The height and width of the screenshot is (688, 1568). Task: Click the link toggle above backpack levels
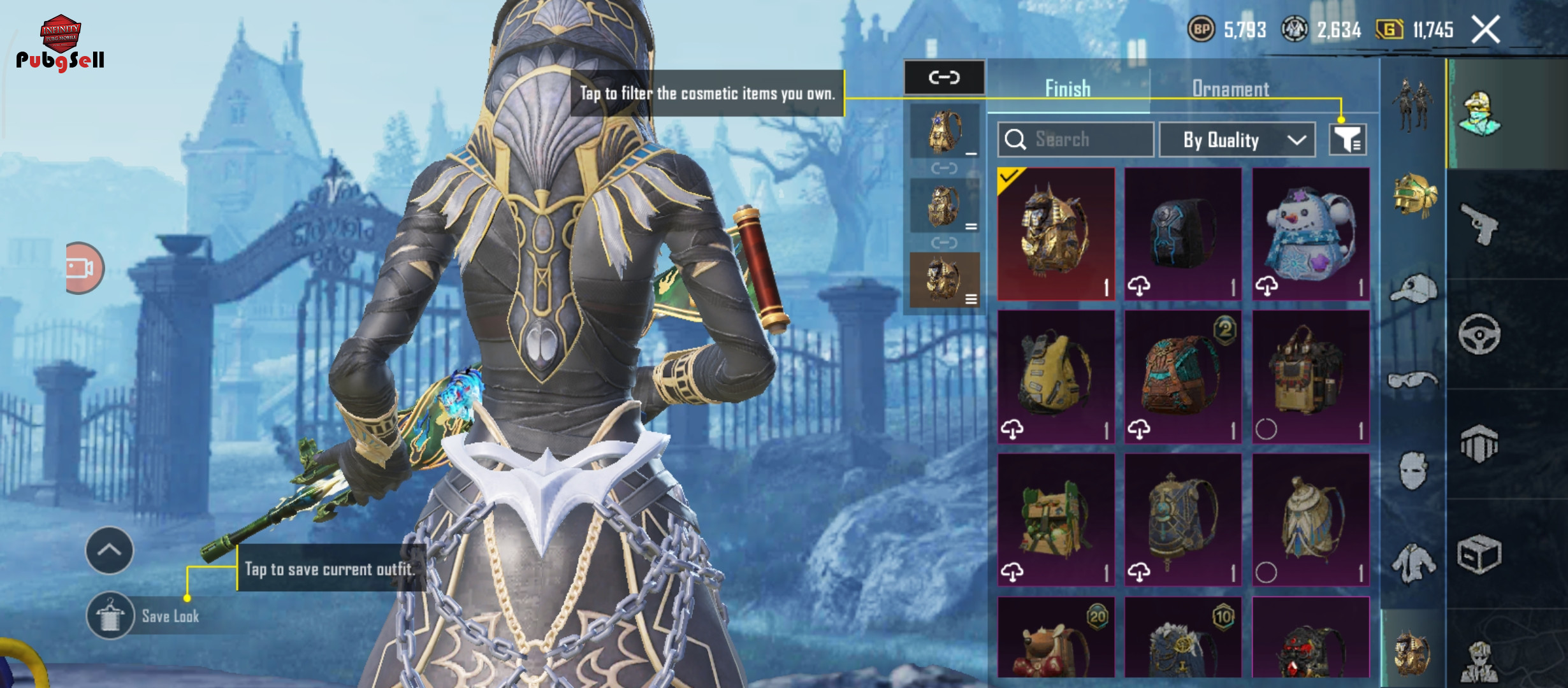(944, 78)
